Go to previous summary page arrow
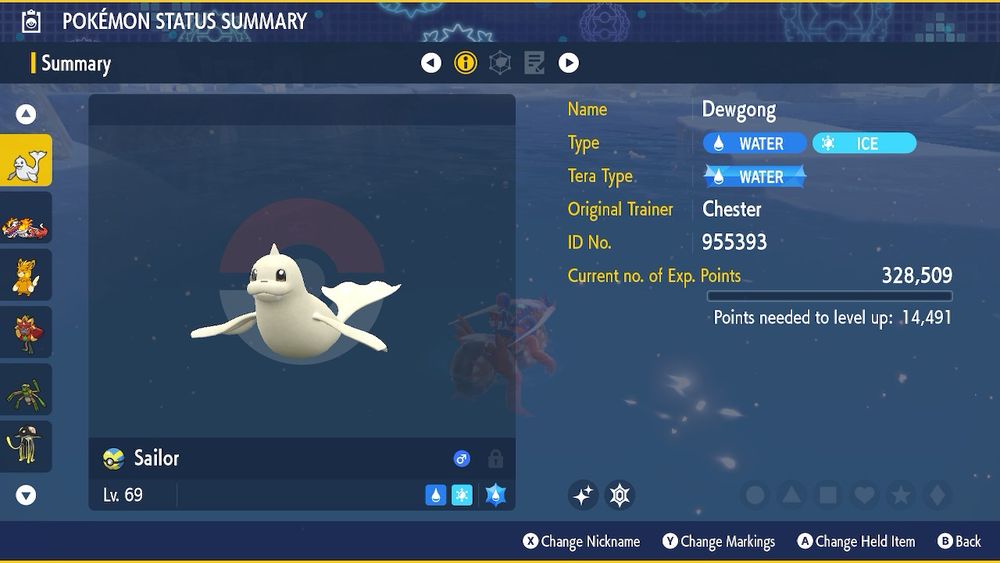 [431, 63]
